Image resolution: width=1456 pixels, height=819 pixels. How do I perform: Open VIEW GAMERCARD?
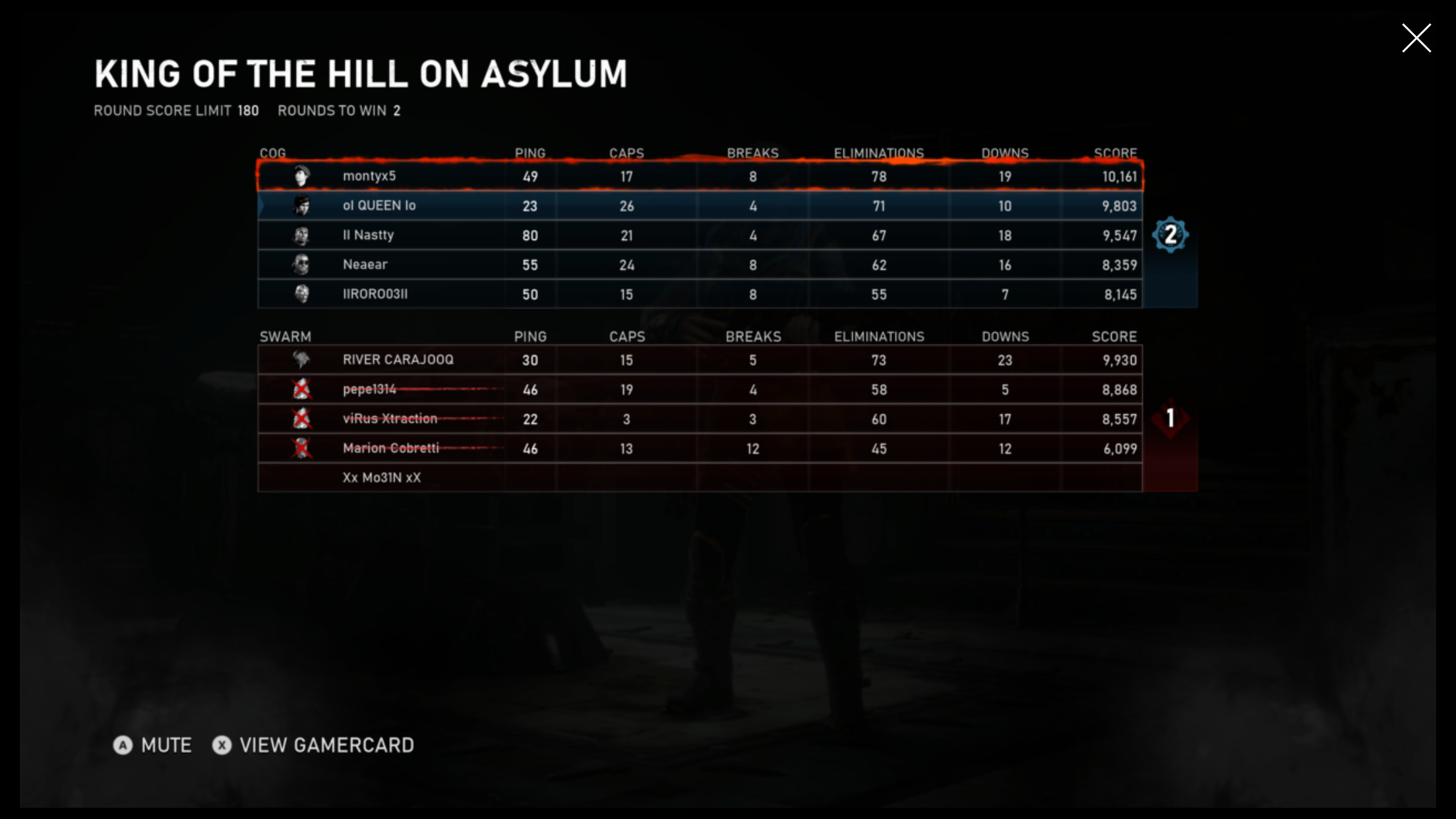coord(314,745)
